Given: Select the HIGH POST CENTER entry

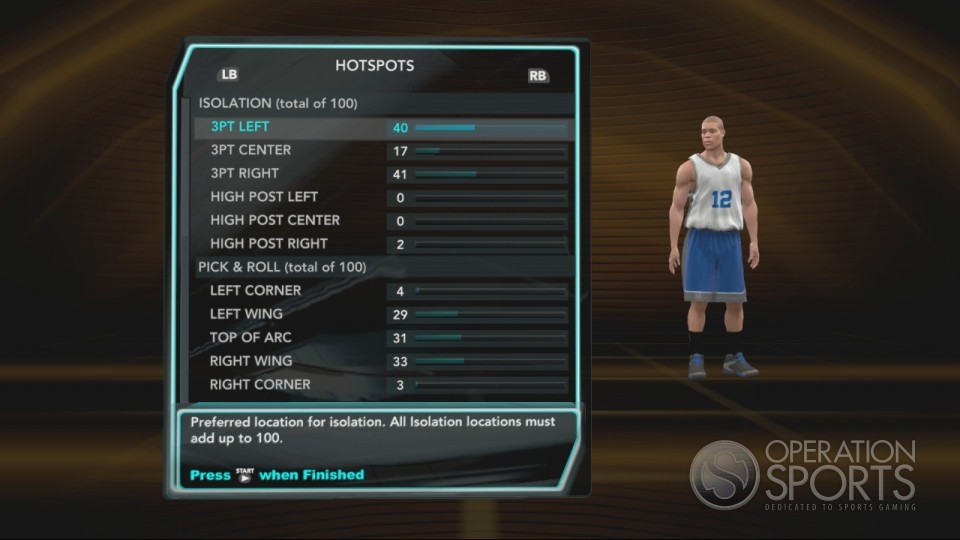Looking at the screenshot, I should click(x=275, y=220).
